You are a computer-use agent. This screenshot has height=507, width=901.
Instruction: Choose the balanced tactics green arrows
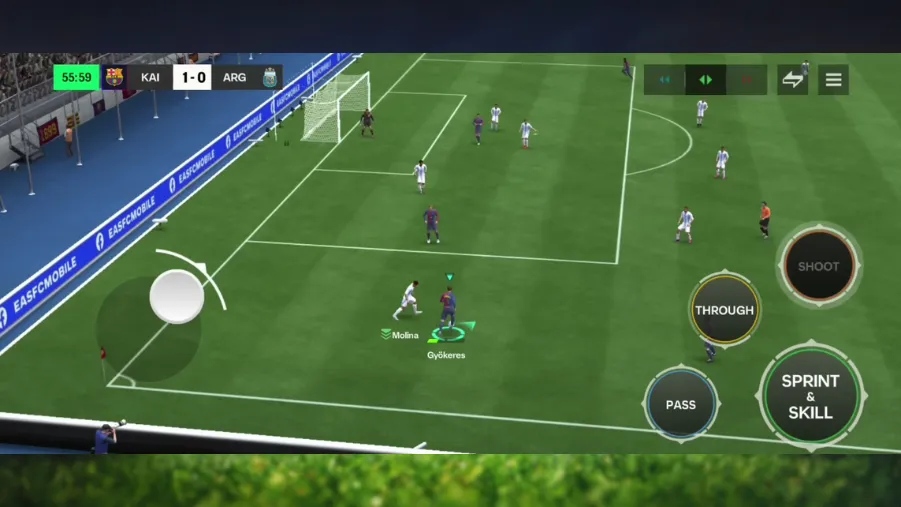tap(705, 80)
